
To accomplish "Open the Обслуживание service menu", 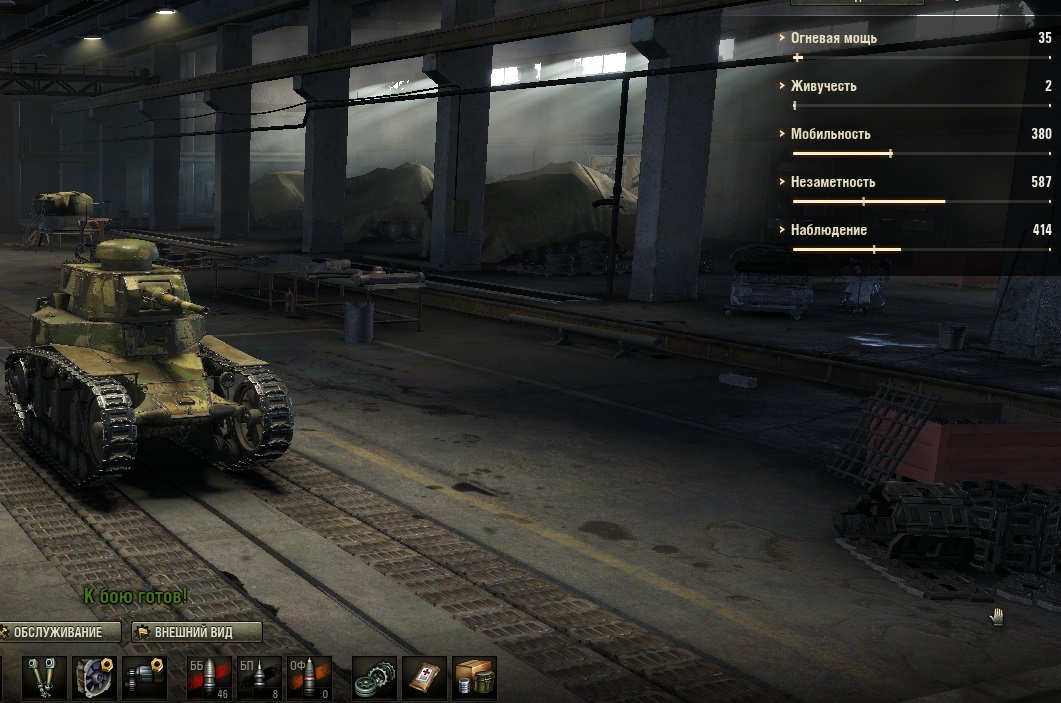I will (62, 632).
